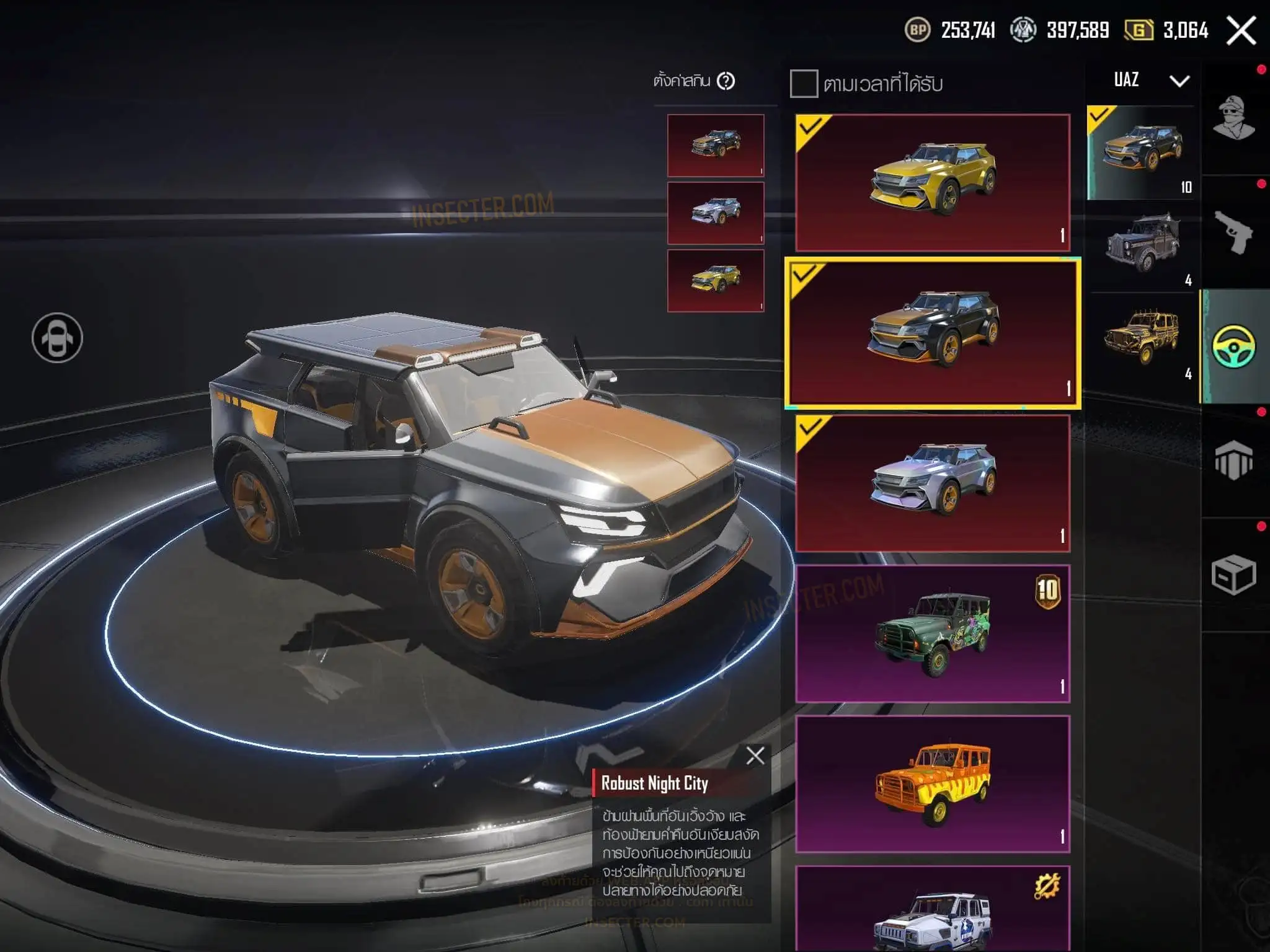Select the orange flame UAZ skin card
This screenshot has height=952, width=1270.
pyautogui.click(x=933, y=784)
